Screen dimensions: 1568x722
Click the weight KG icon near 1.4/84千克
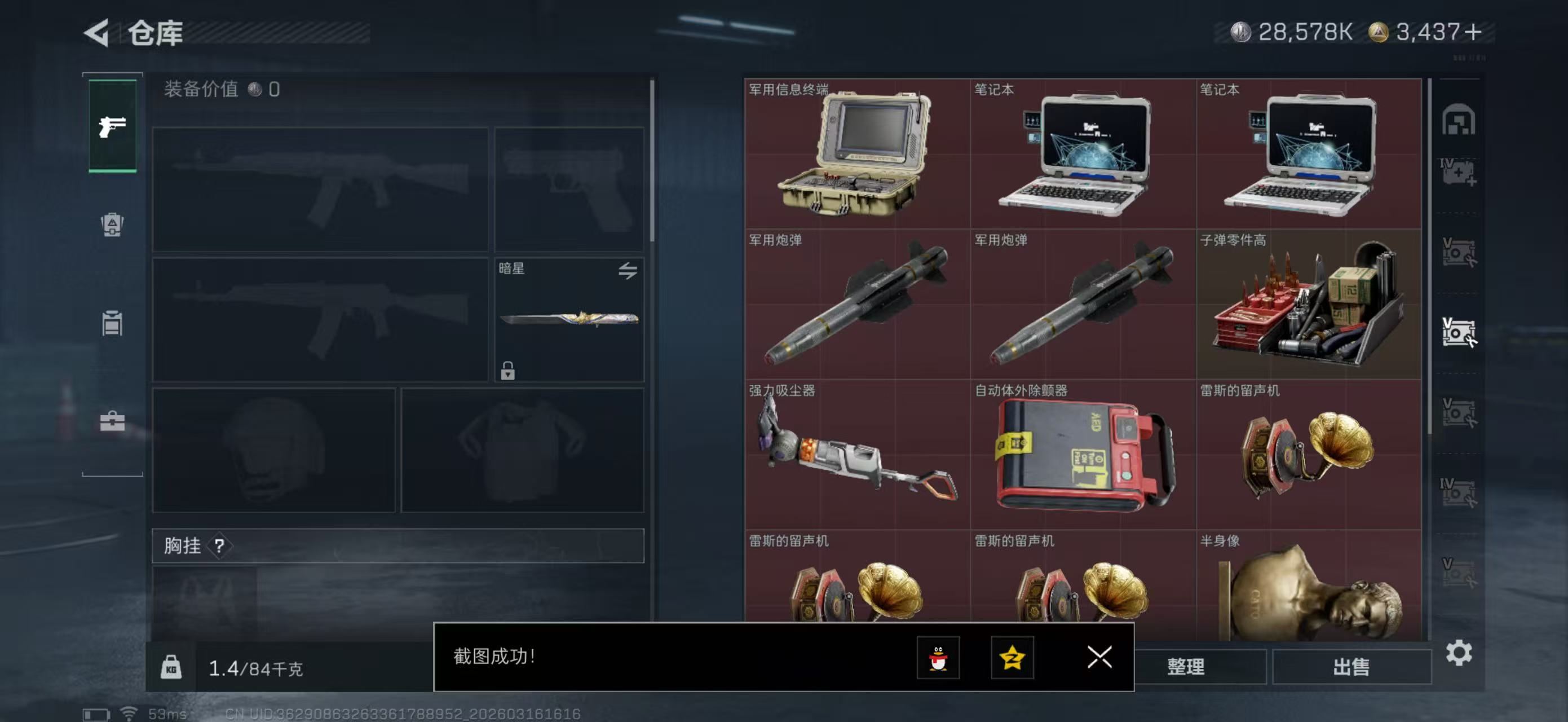pyautogui.click(x=173, y=667)
